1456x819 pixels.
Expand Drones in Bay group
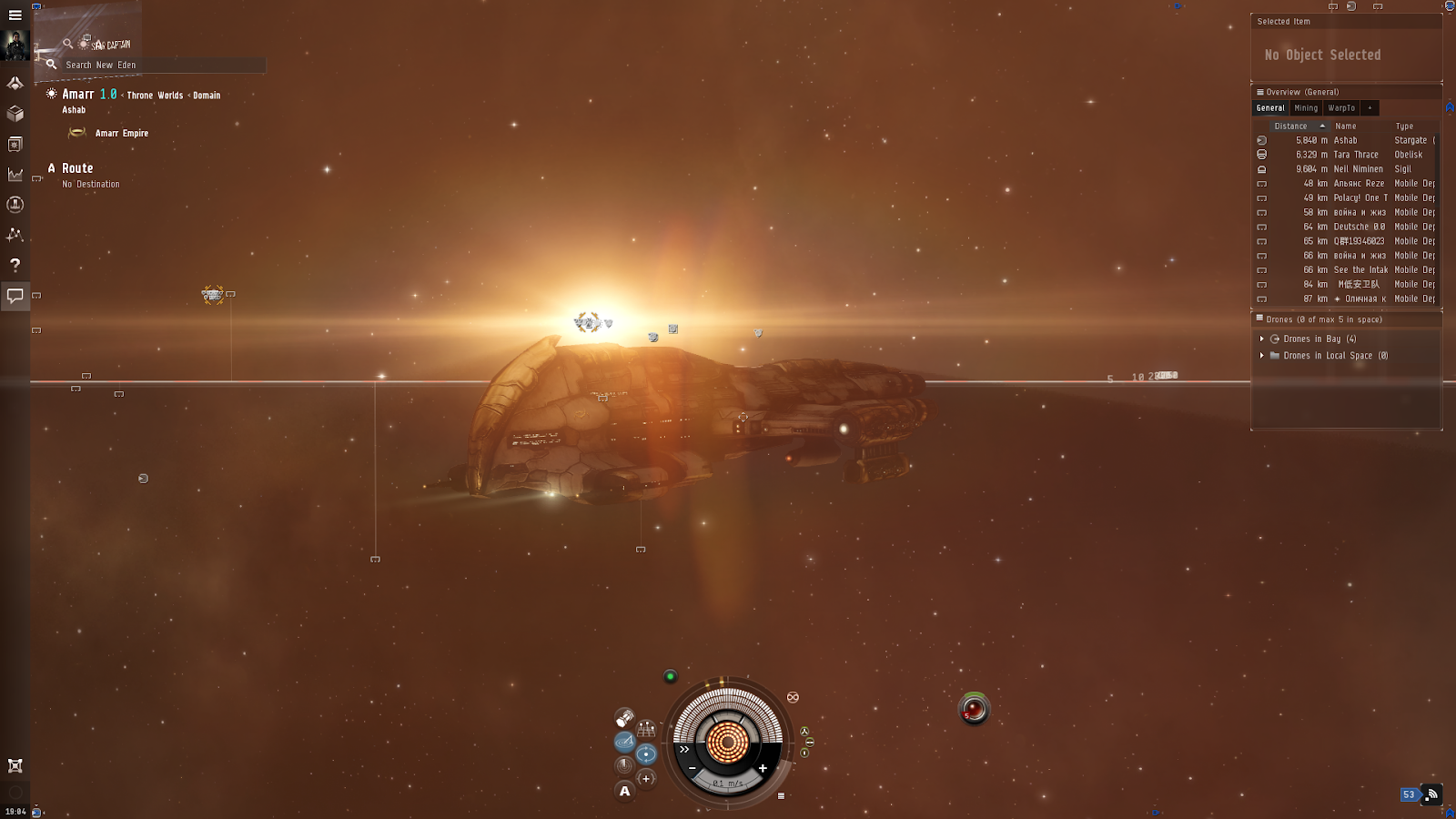pos(1262,339)
